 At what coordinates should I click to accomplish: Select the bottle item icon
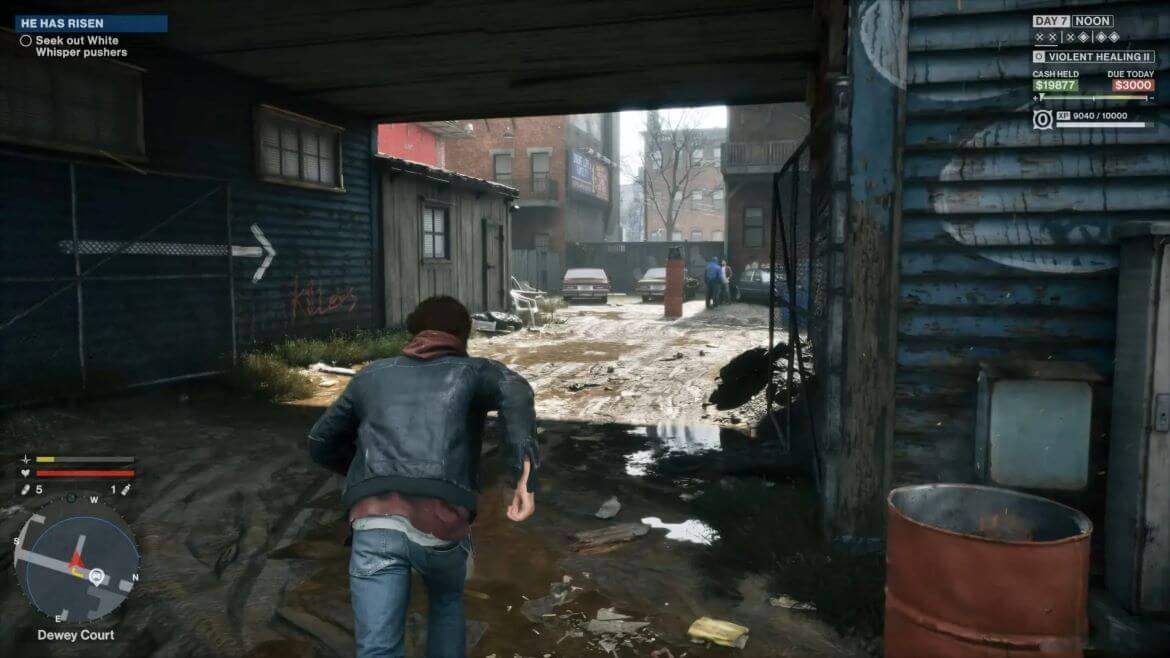pyautogui.click(x=126, y=490)
